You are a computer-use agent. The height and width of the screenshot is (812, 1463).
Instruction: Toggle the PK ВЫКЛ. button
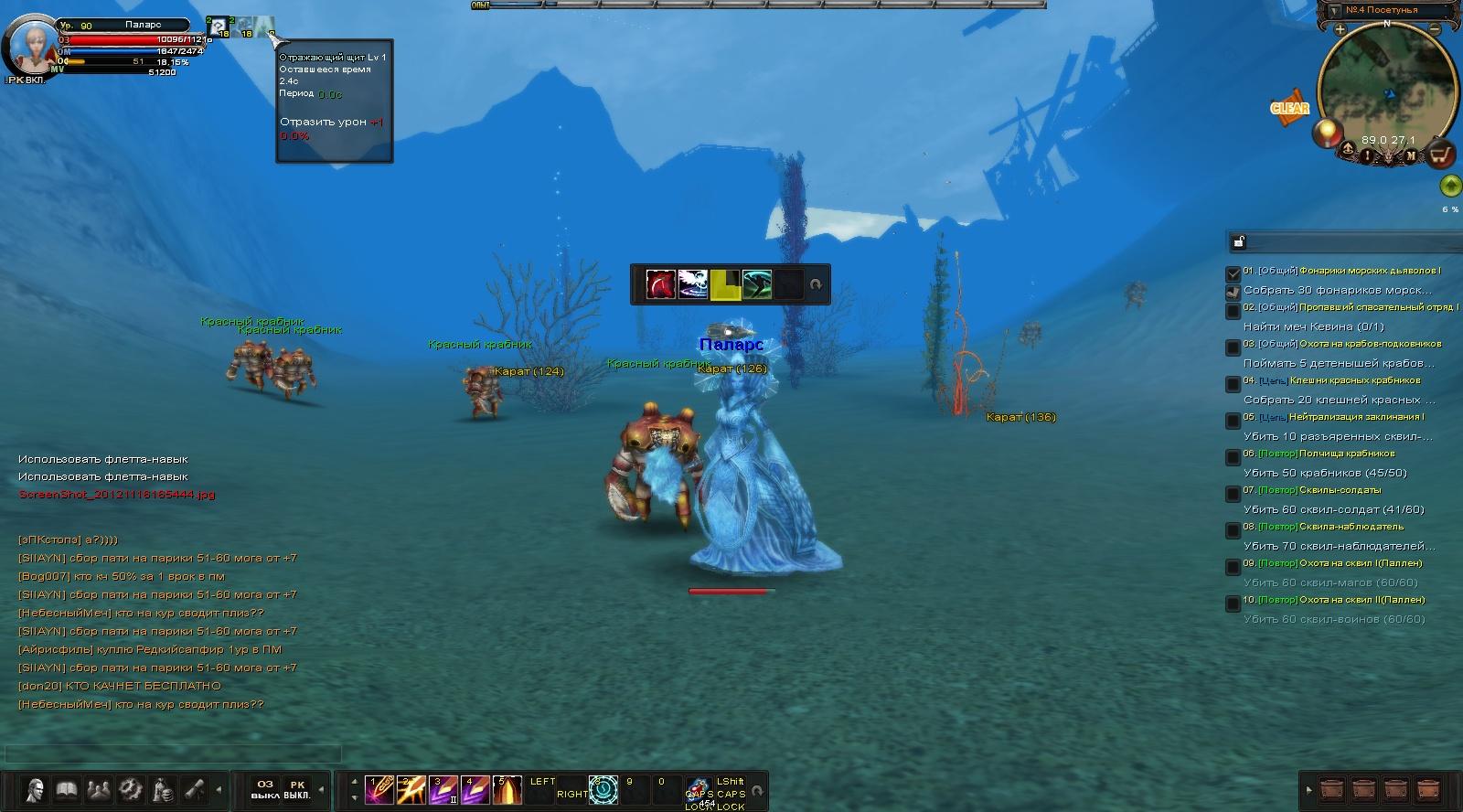(297, 789)
